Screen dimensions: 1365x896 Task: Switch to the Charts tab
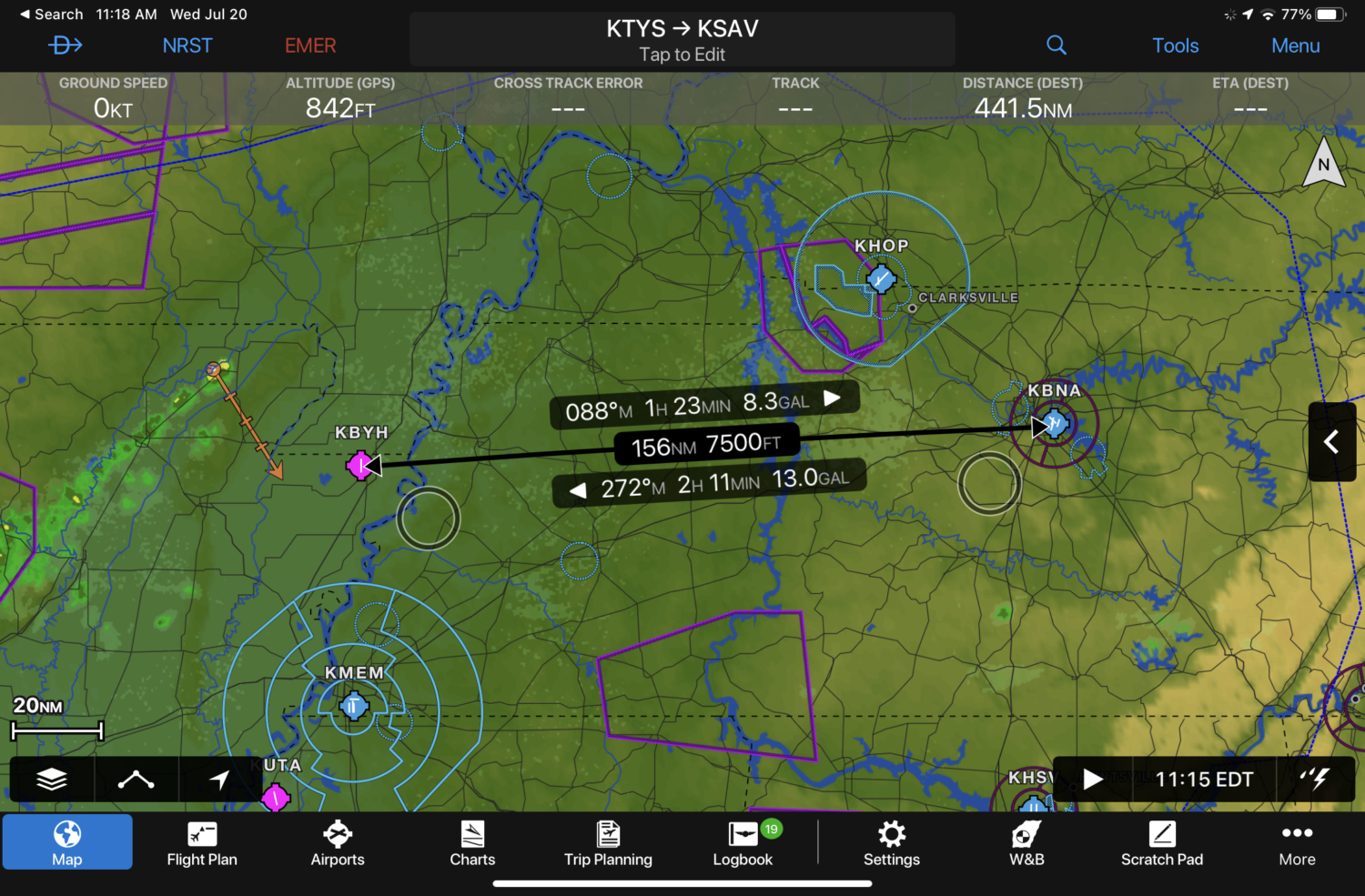coord(472,841)
